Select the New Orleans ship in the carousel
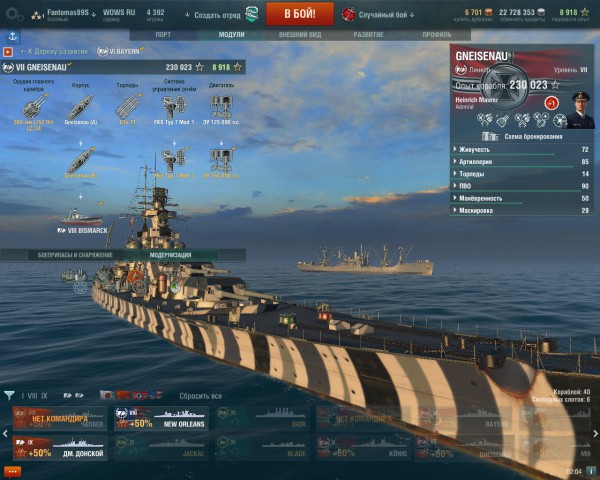This screenshot has height=480, width=600. click(160, 420)
